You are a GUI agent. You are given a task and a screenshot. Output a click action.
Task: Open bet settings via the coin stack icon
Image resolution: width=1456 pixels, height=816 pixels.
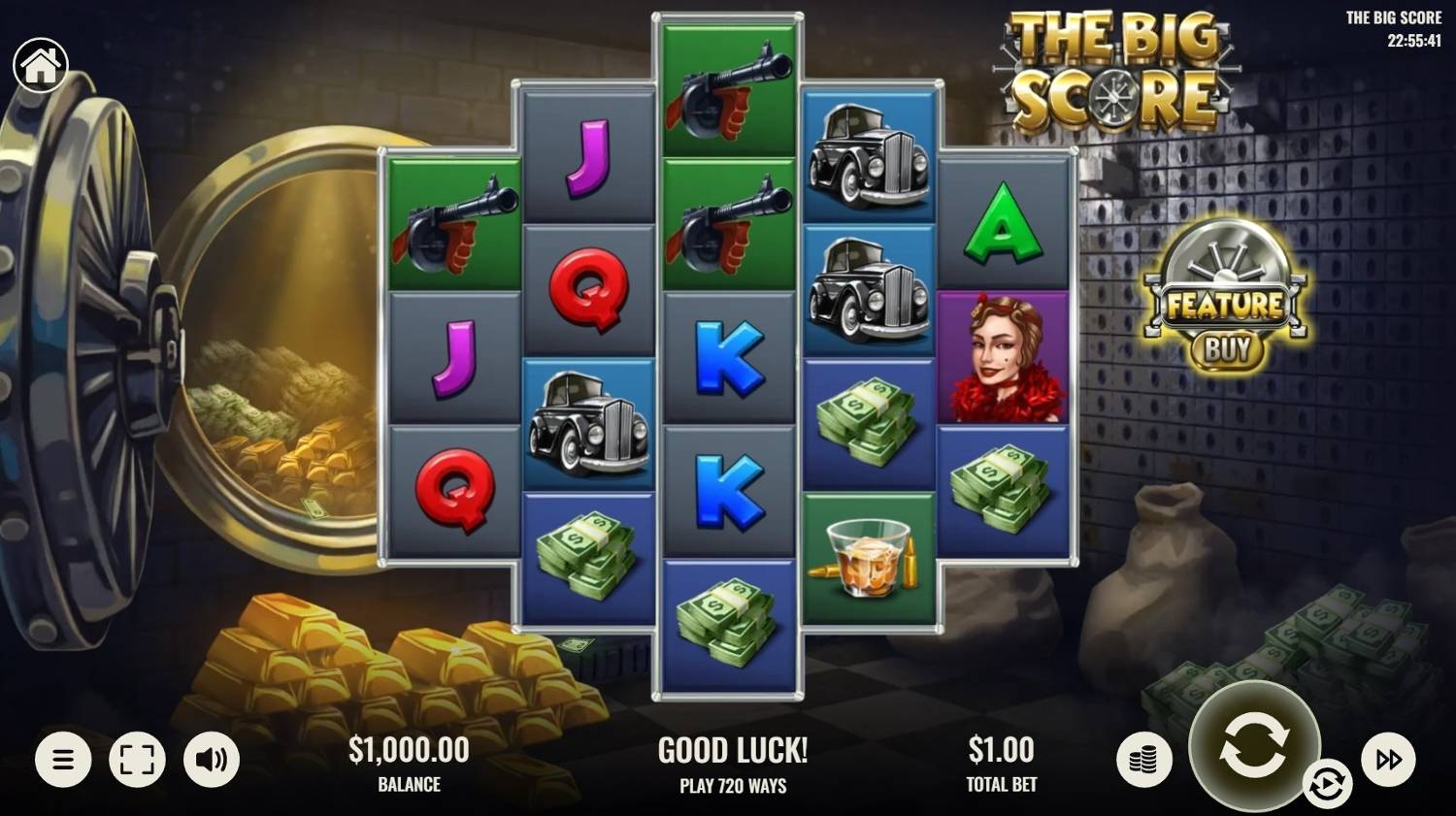pyautogui.click(x=1143, y=759)
